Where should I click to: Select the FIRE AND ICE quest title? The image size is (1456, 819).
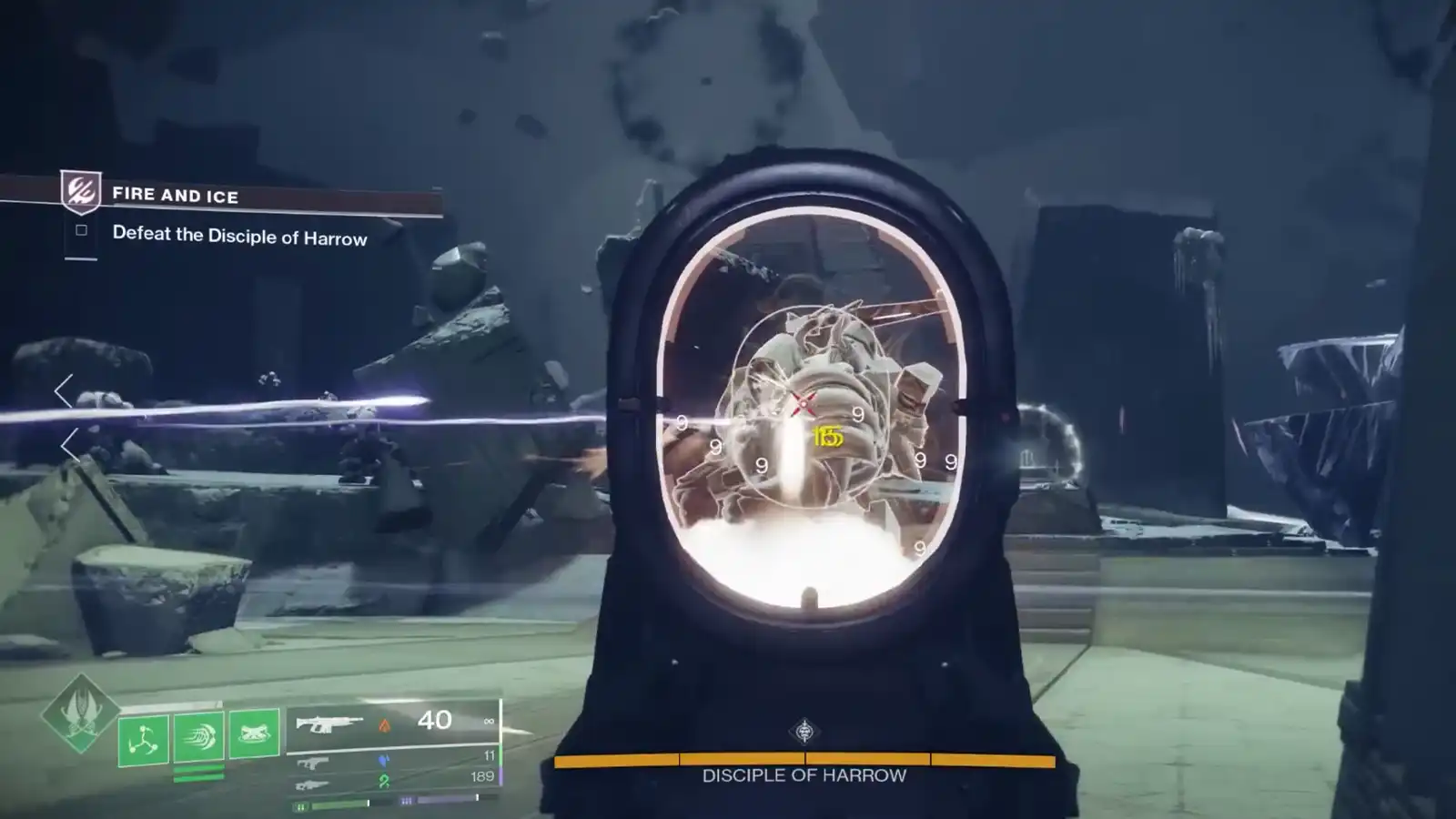tap(175, 196)
